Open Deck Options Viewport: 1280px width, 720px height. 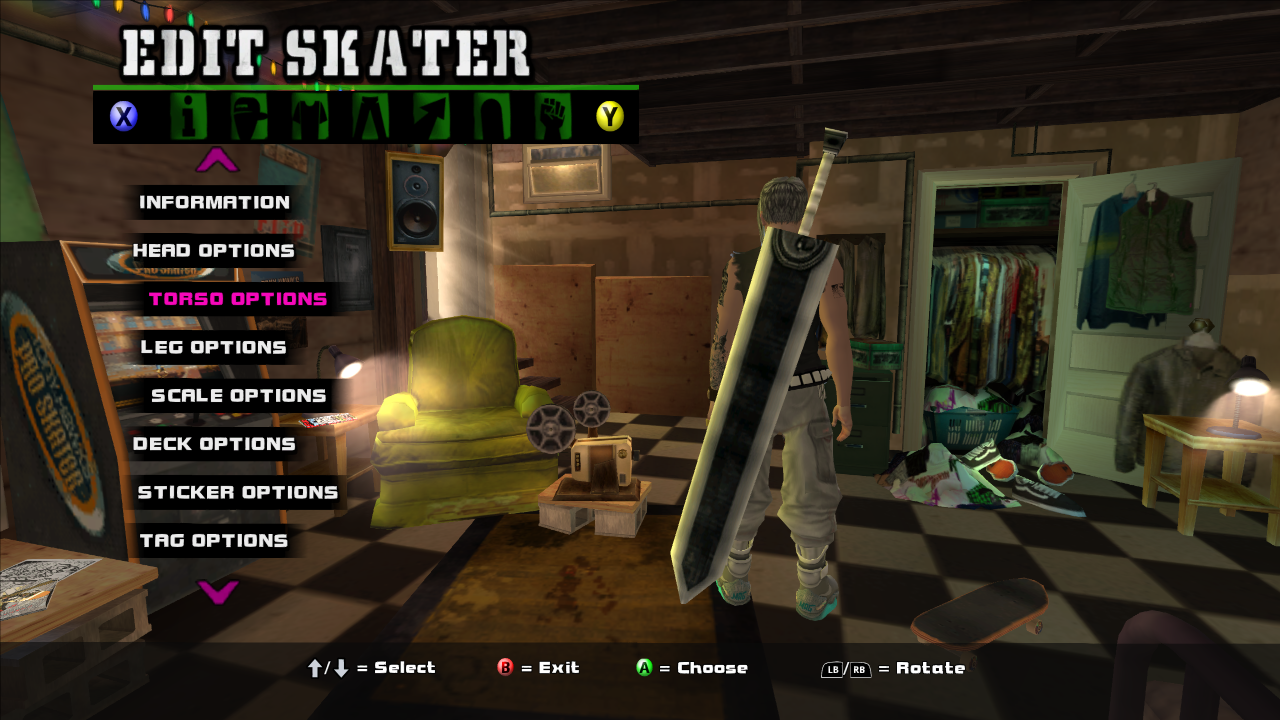[214, 444]
